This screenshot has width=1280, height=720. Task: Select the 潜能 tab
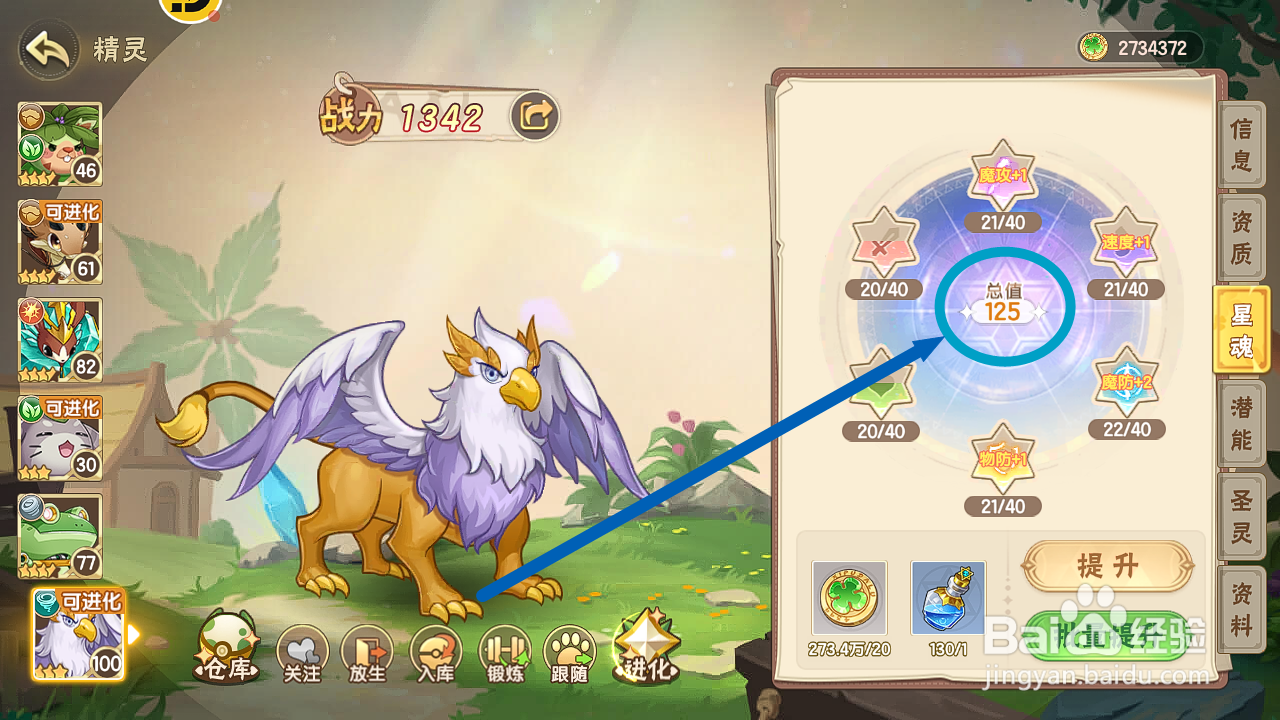(x=1240, y=423)
